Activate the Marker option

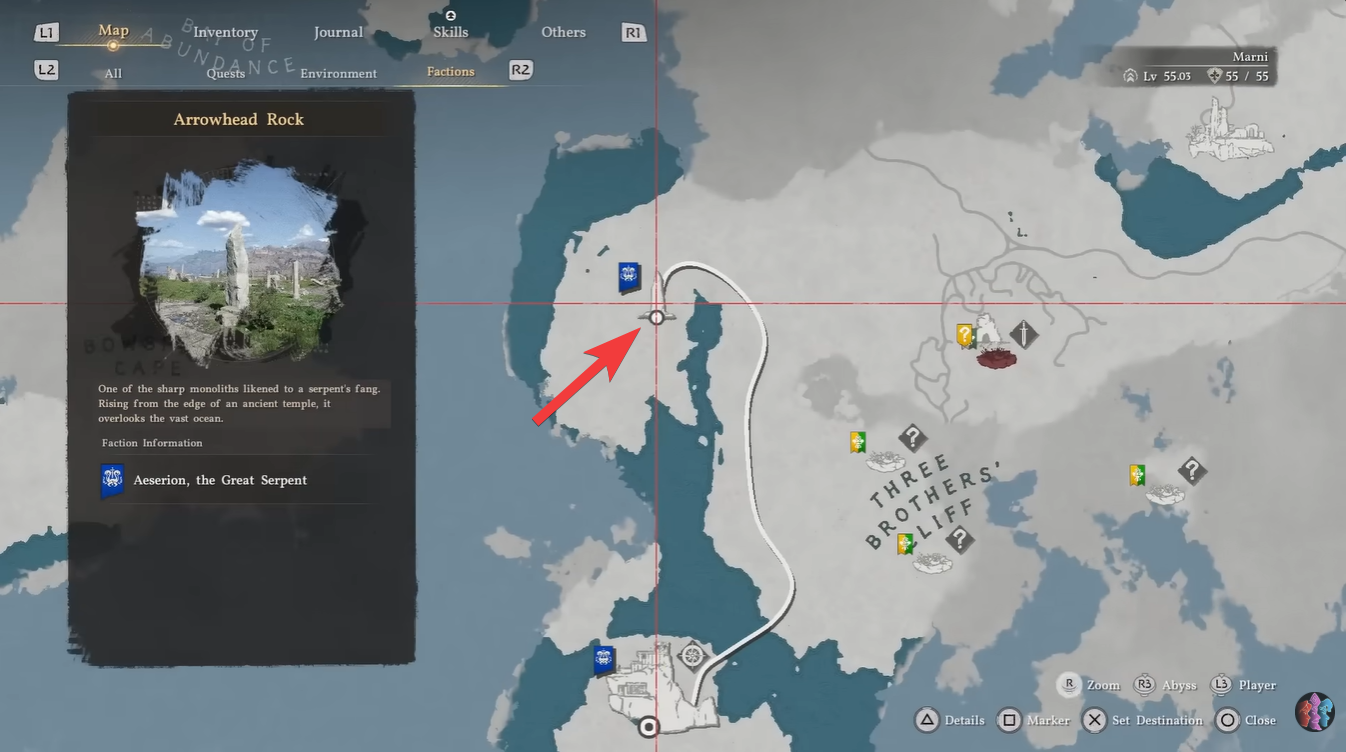pos(1046,720)
